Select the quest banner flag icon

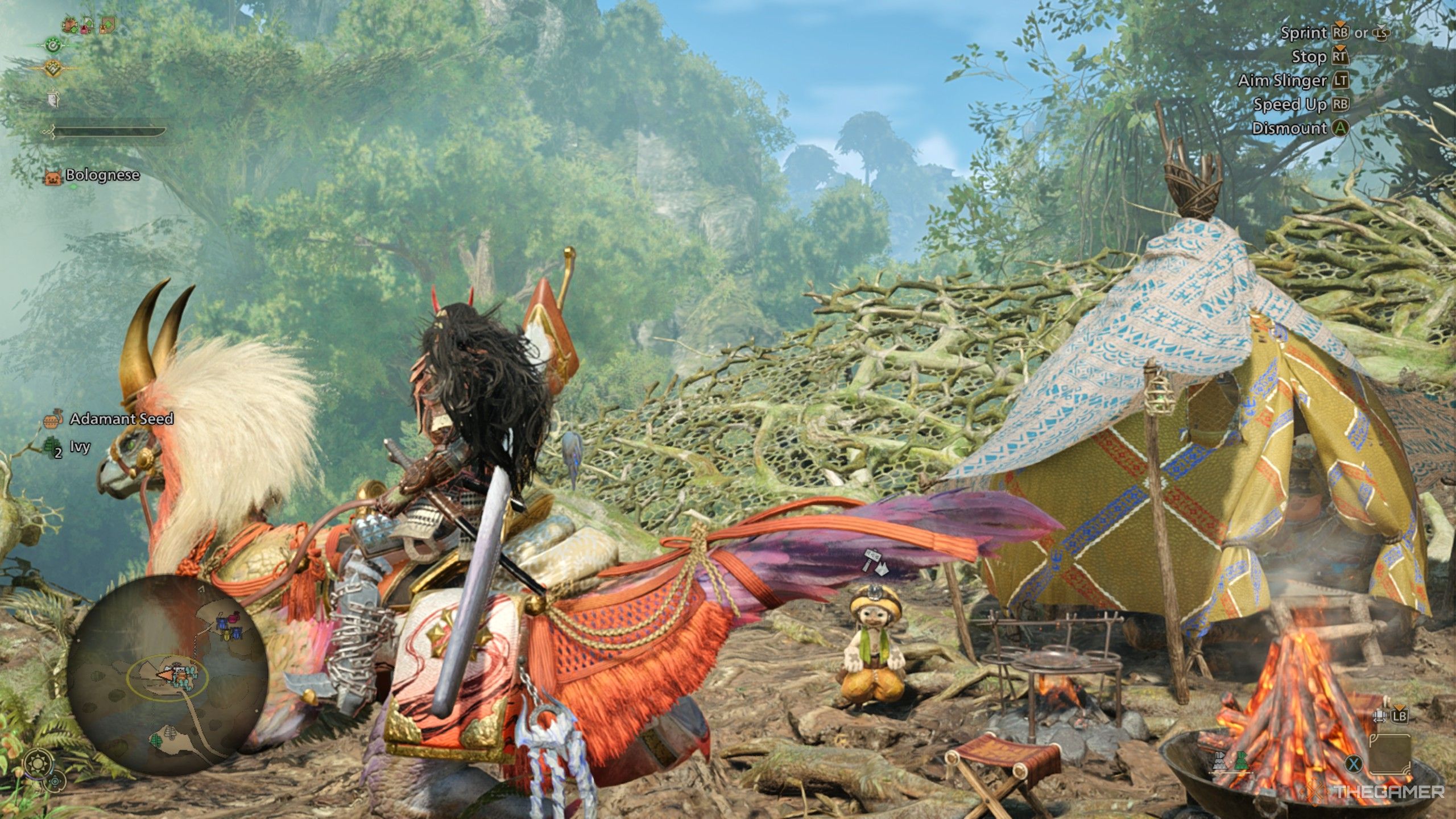tap(53, 98)
